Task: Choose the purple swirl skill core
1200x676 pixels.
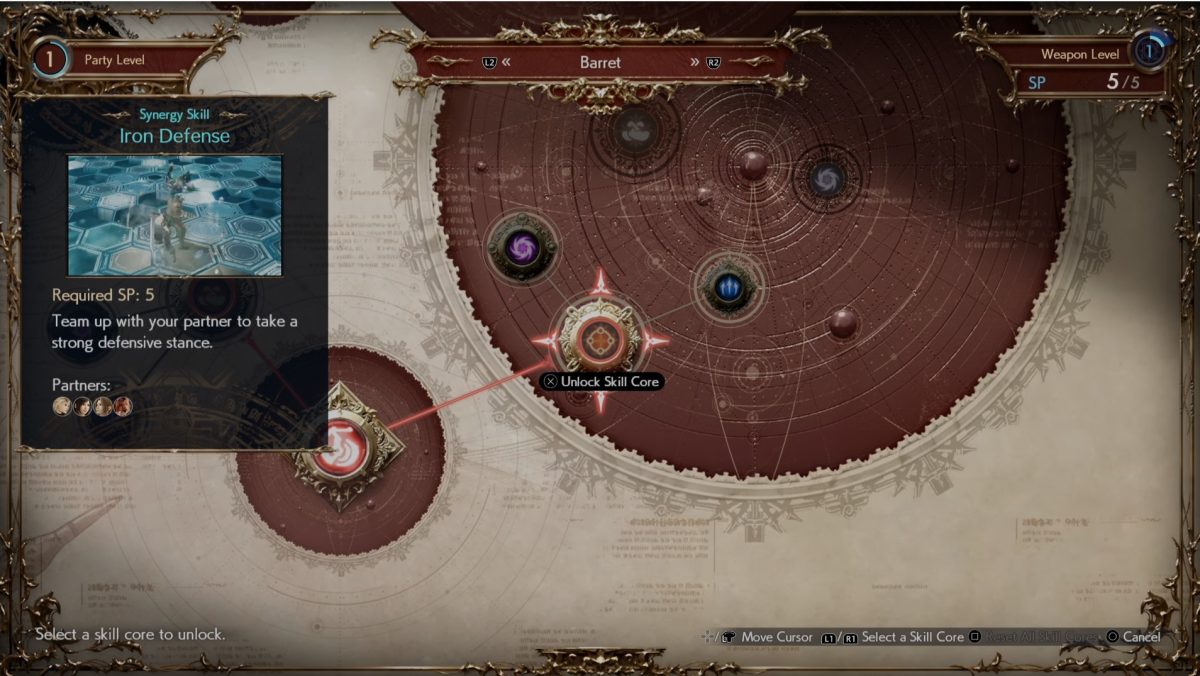Action: tap(520, 247)
